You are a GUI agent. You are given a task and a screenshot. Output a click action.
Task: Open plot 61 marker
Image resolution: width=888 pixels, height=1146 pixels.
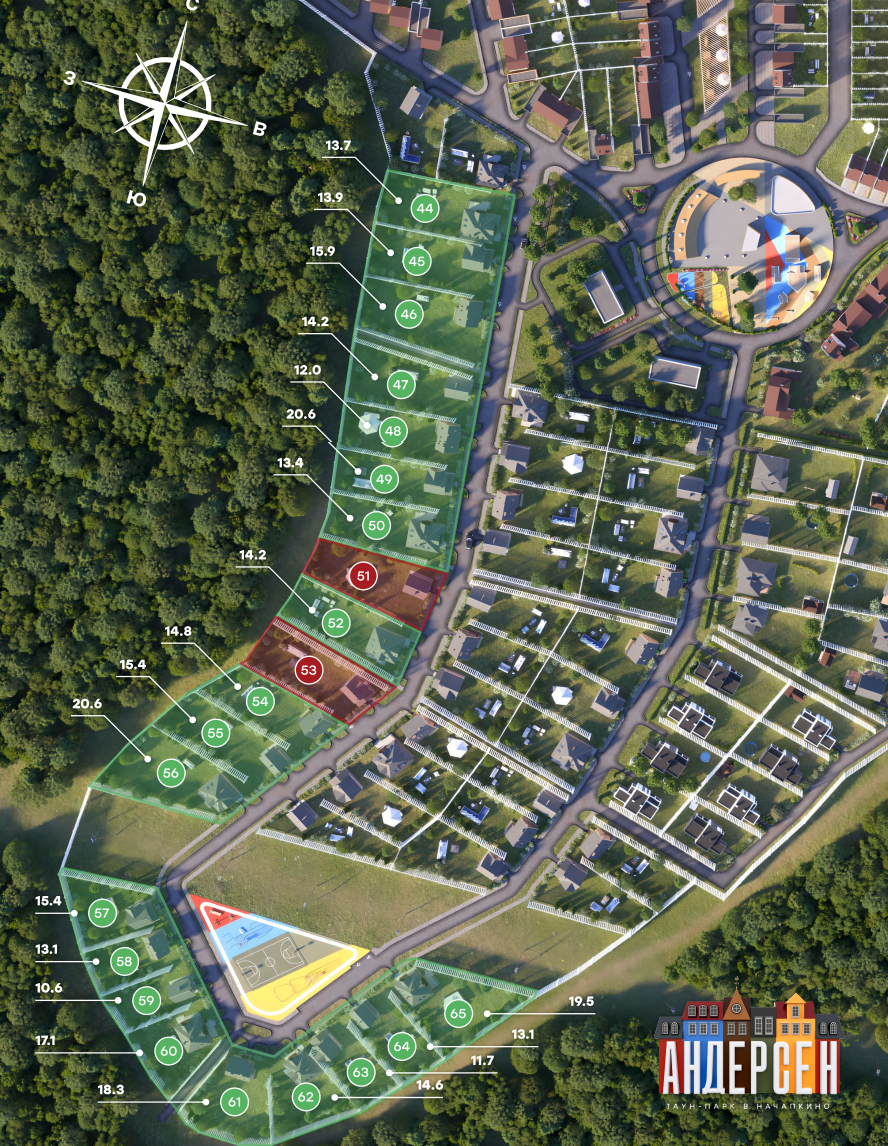235,1103
